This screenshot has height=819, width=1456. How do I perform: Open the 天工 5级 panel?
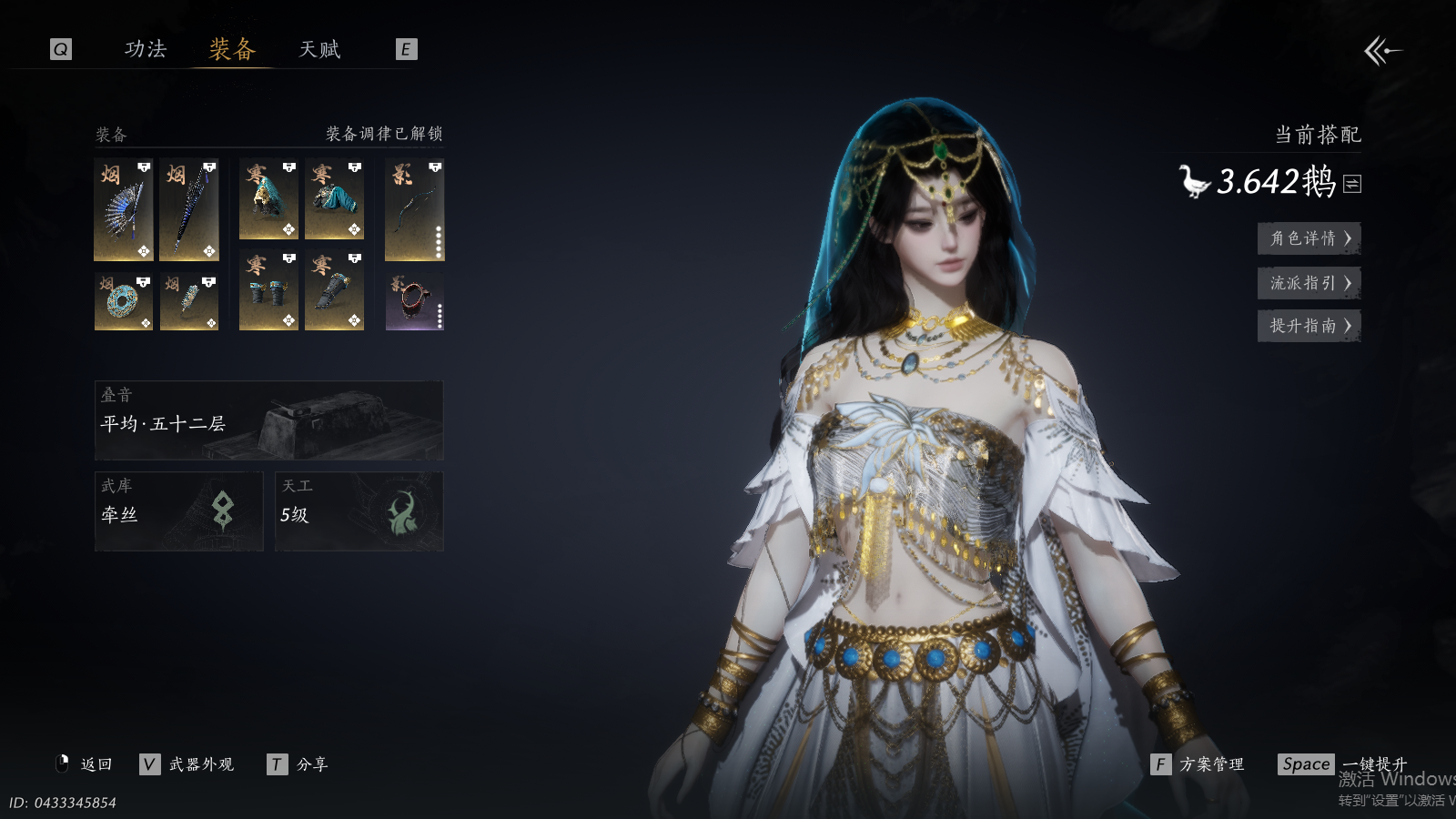click(359, 511)
